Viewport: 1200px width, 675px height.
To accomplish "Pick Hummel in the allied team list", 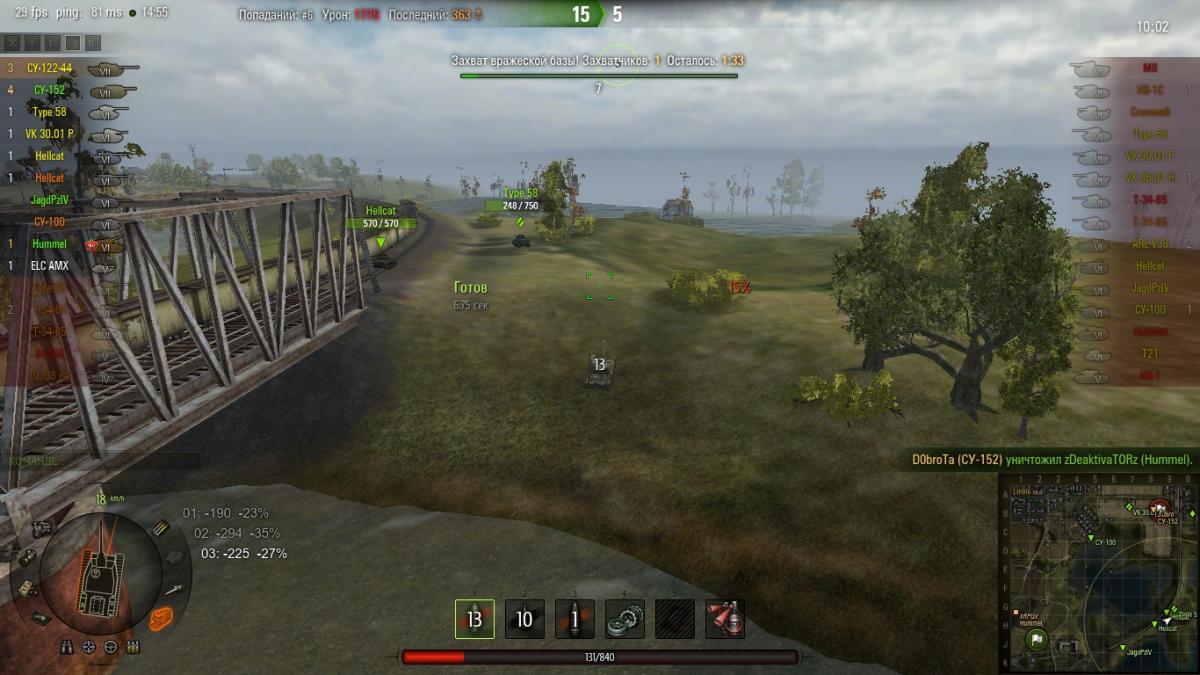I will pyautogui.click(x=49, y=244).
